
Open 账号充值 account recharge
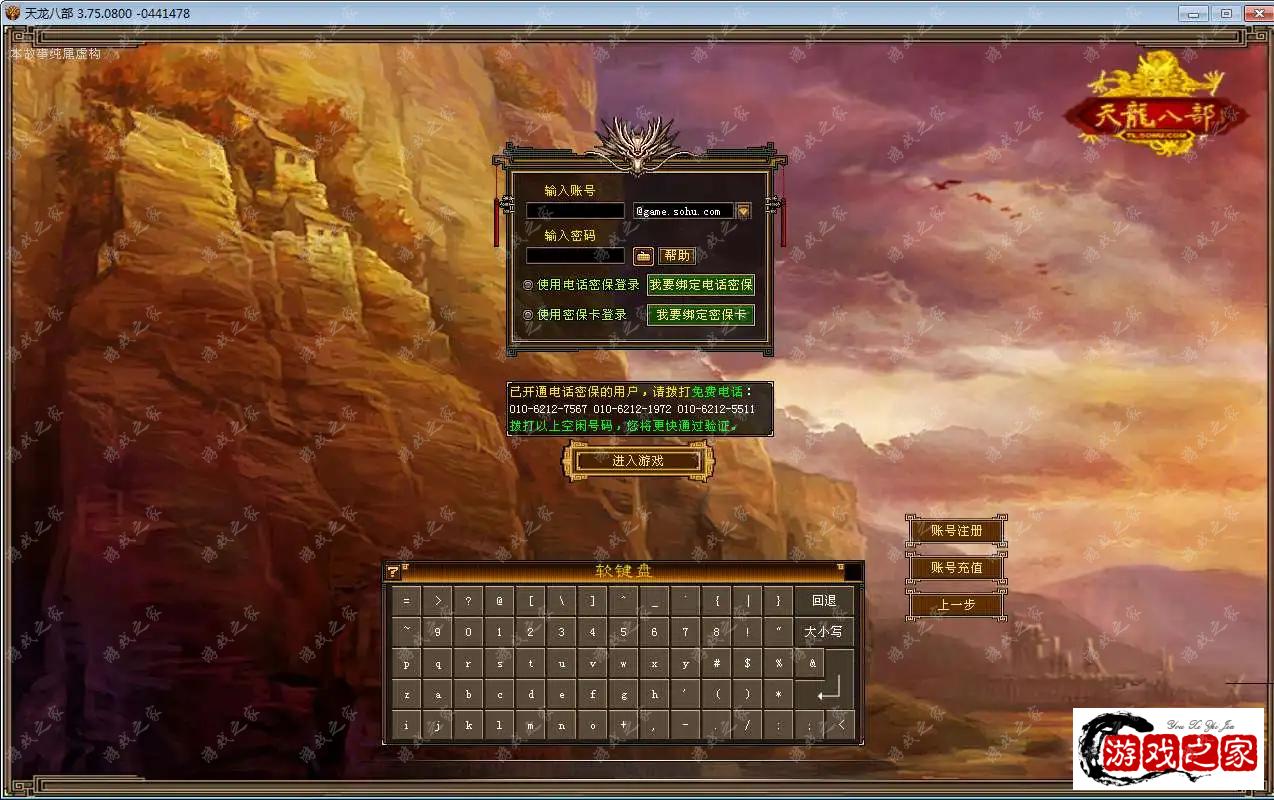956,568
